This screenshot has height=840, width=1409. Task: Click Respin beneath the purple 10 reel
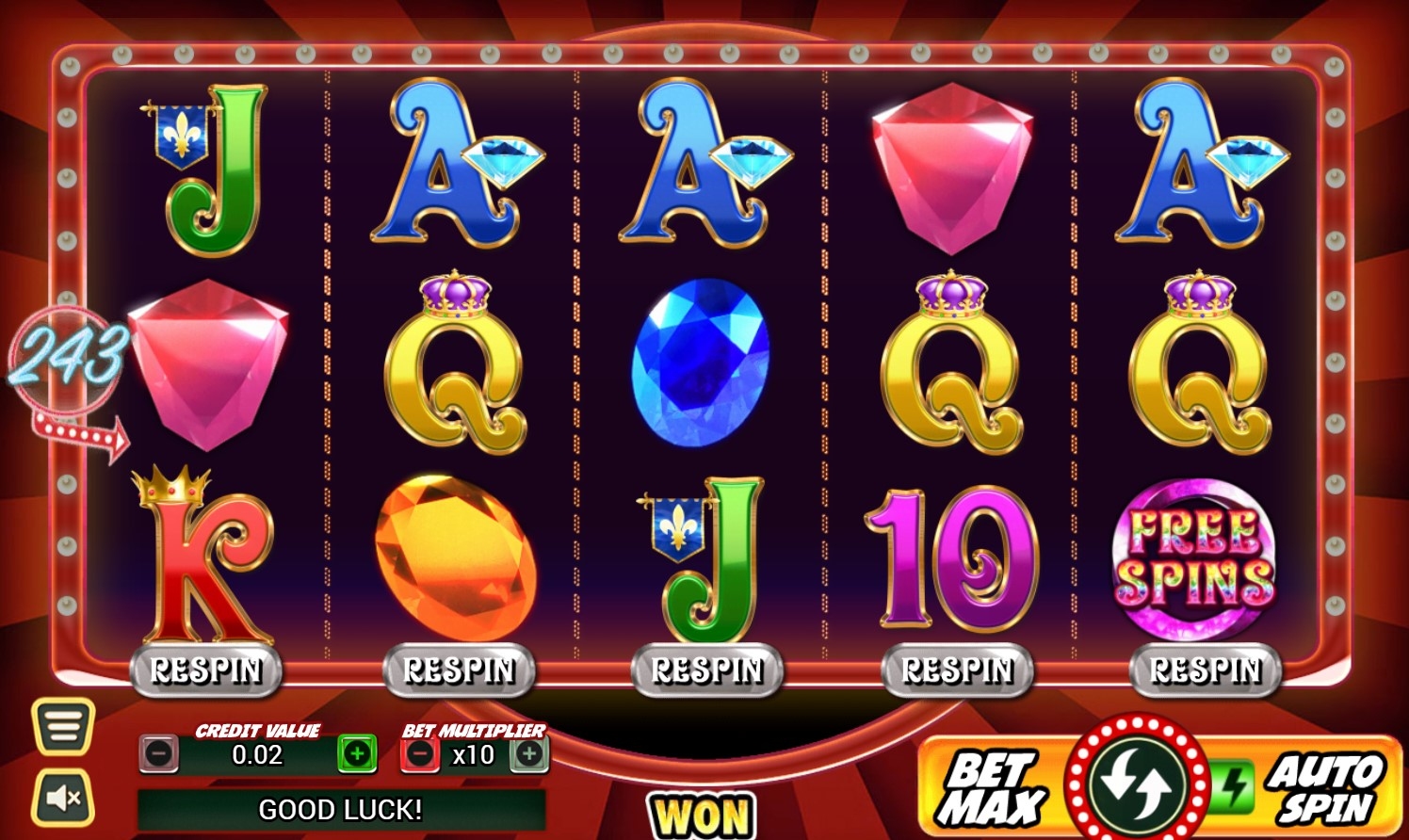point(957,670)
